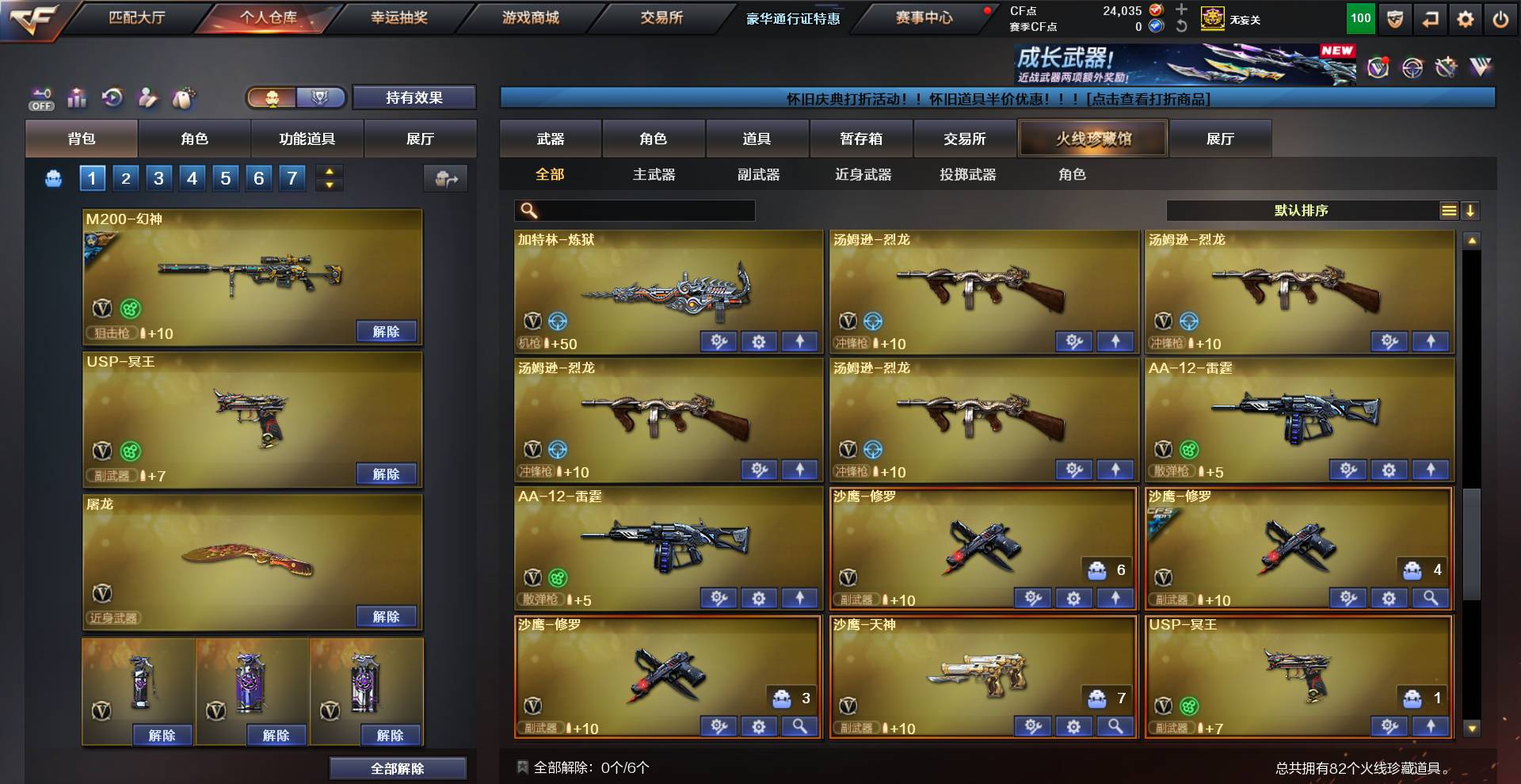Click the VVIP badge icon with red dot
Screen dimensions: 1521x784
pos(1378,68)
